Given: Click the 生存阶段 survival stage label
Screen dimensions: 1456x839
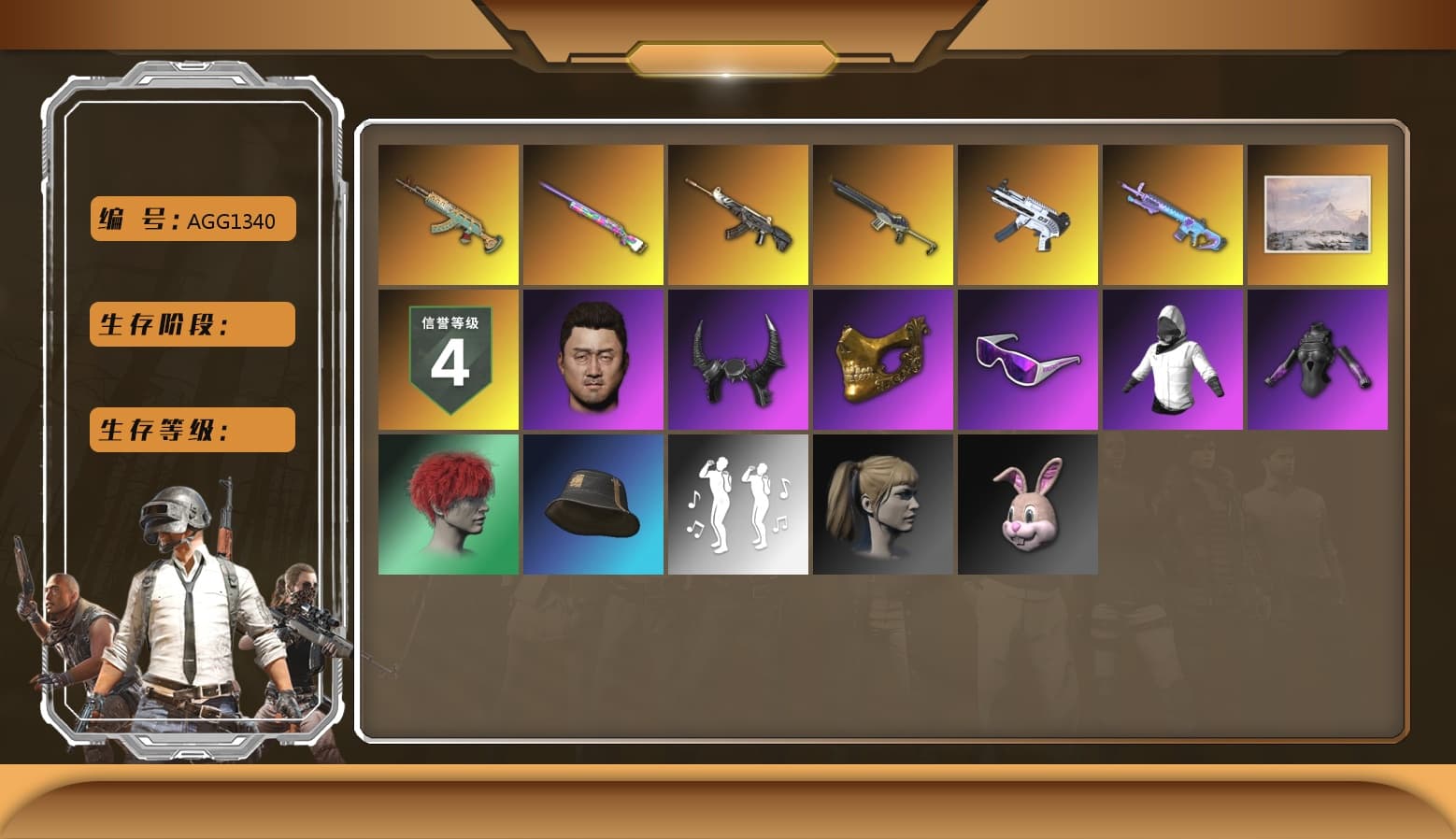Looking at the screenshot, I should (192, 324).
